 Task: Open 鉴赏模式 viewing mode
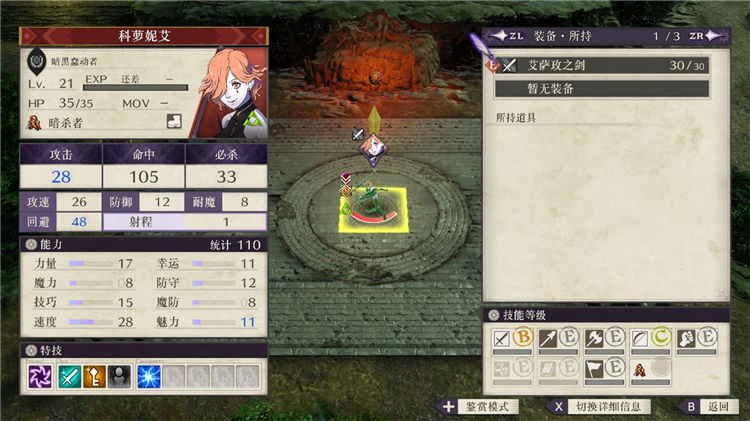click(478, 407)
